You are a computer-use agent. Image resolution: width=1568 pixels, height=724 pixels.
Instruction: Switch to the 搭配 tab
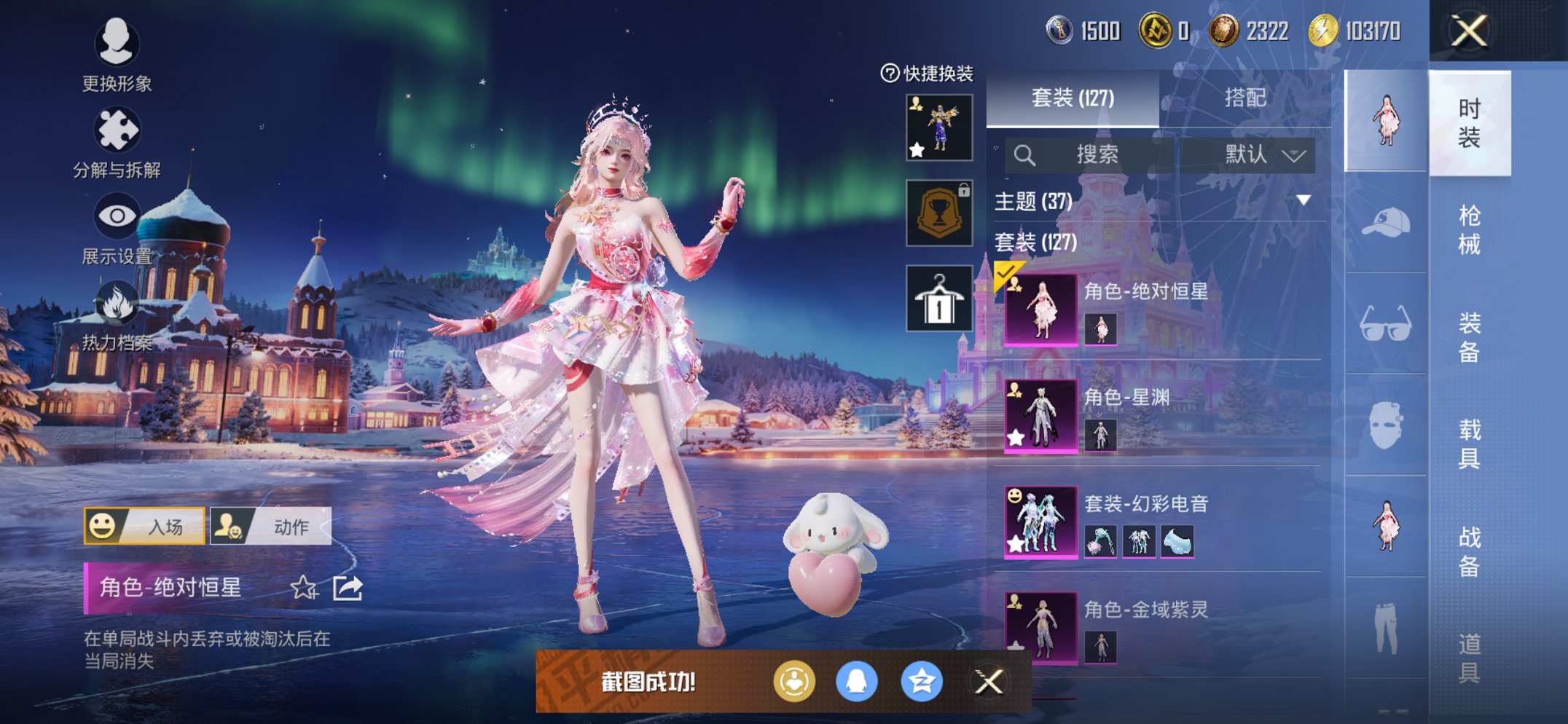(x=1244, y=98)
